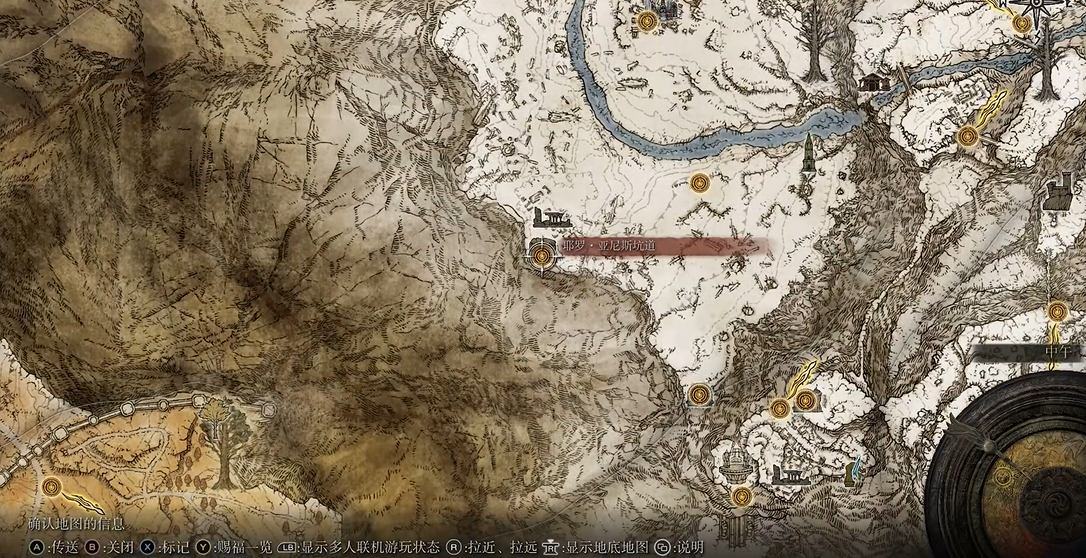Click the grace marker south of the river bend
This screenshot has width=1086, height=558.
[699, 183]
